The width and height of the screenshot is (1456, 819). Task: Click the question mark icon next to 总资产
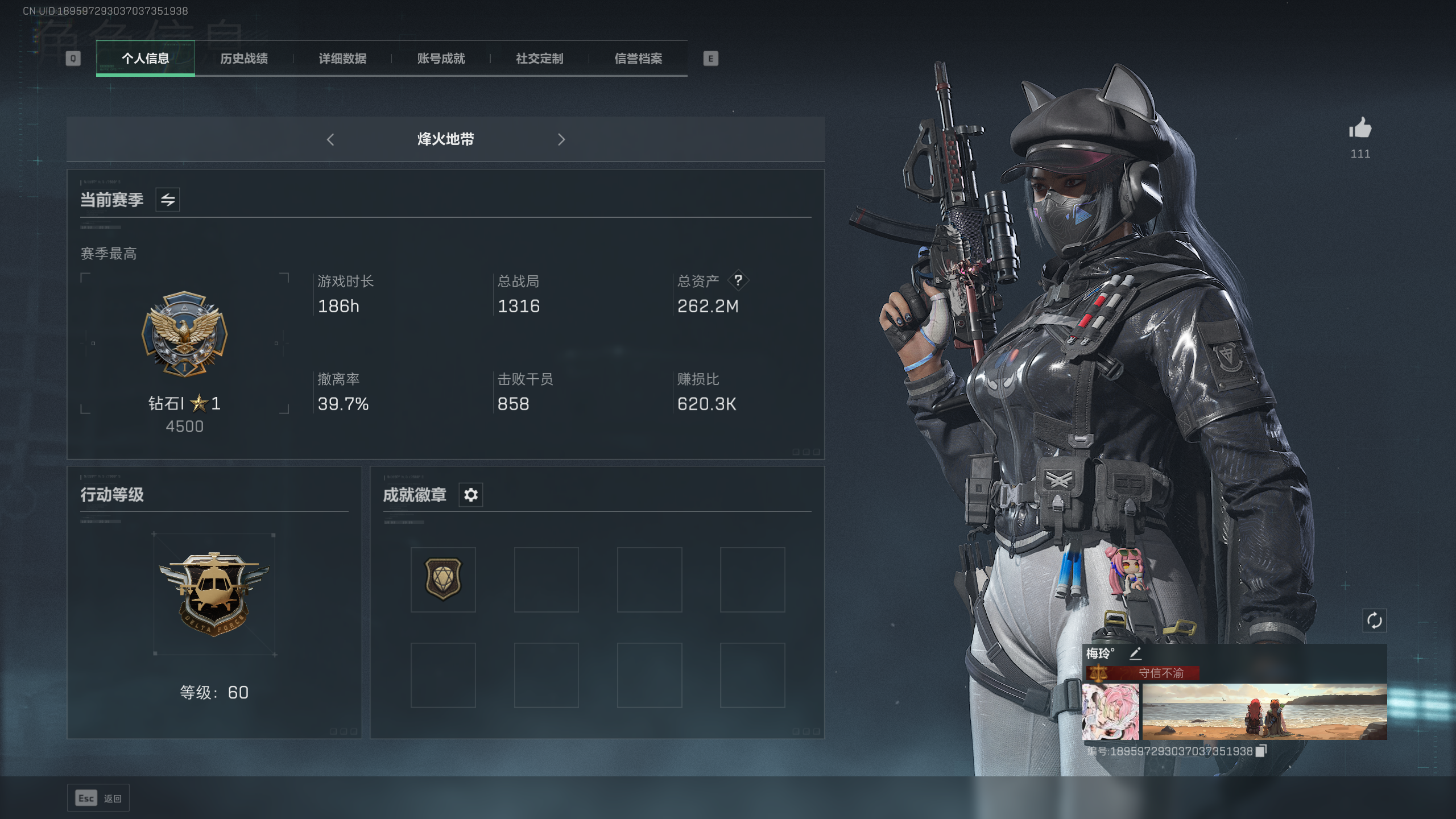point(739,280)
